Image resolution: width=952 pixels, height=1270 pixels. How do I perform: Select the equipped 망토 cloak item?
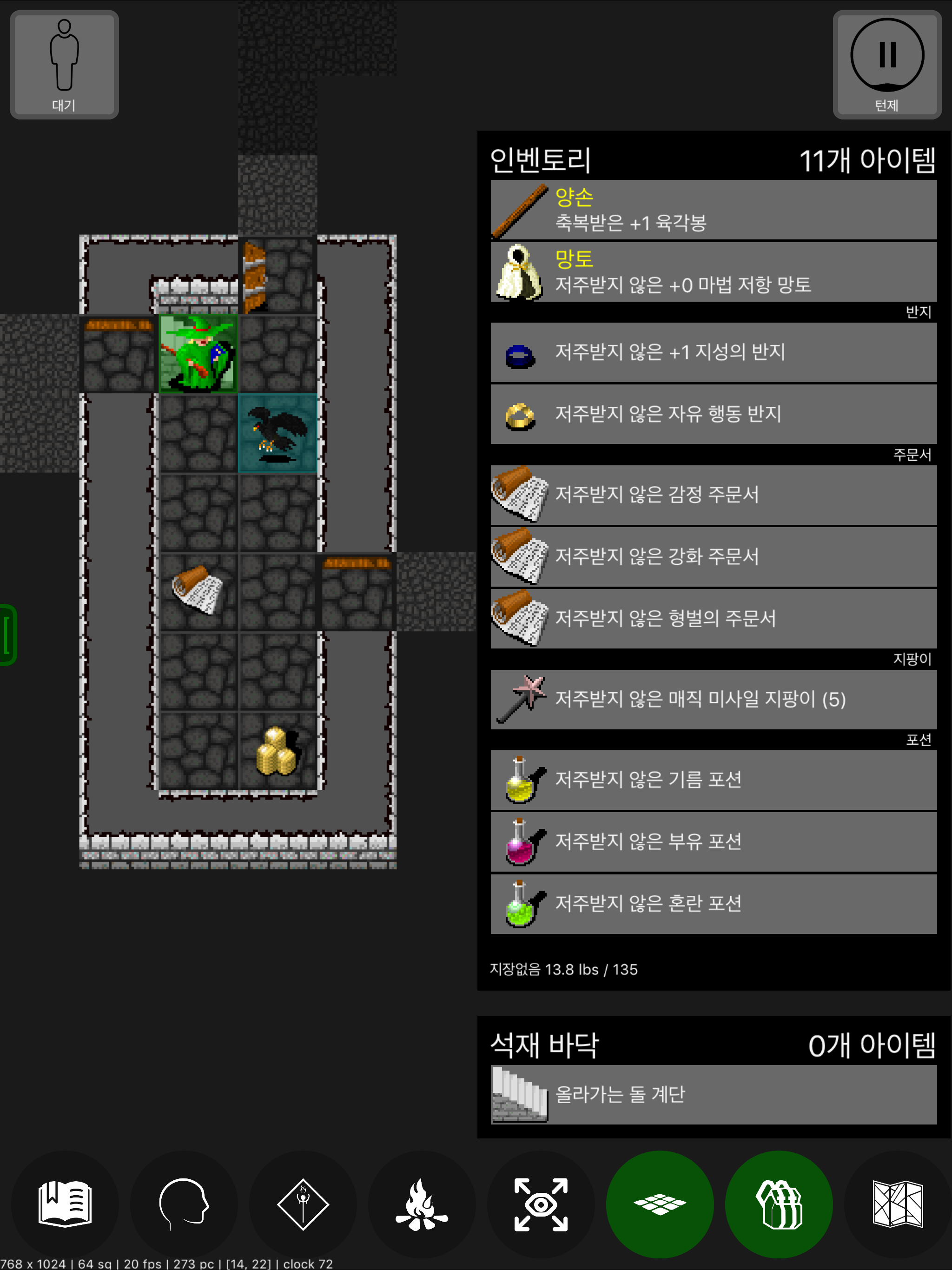click(x=712, y=271)
